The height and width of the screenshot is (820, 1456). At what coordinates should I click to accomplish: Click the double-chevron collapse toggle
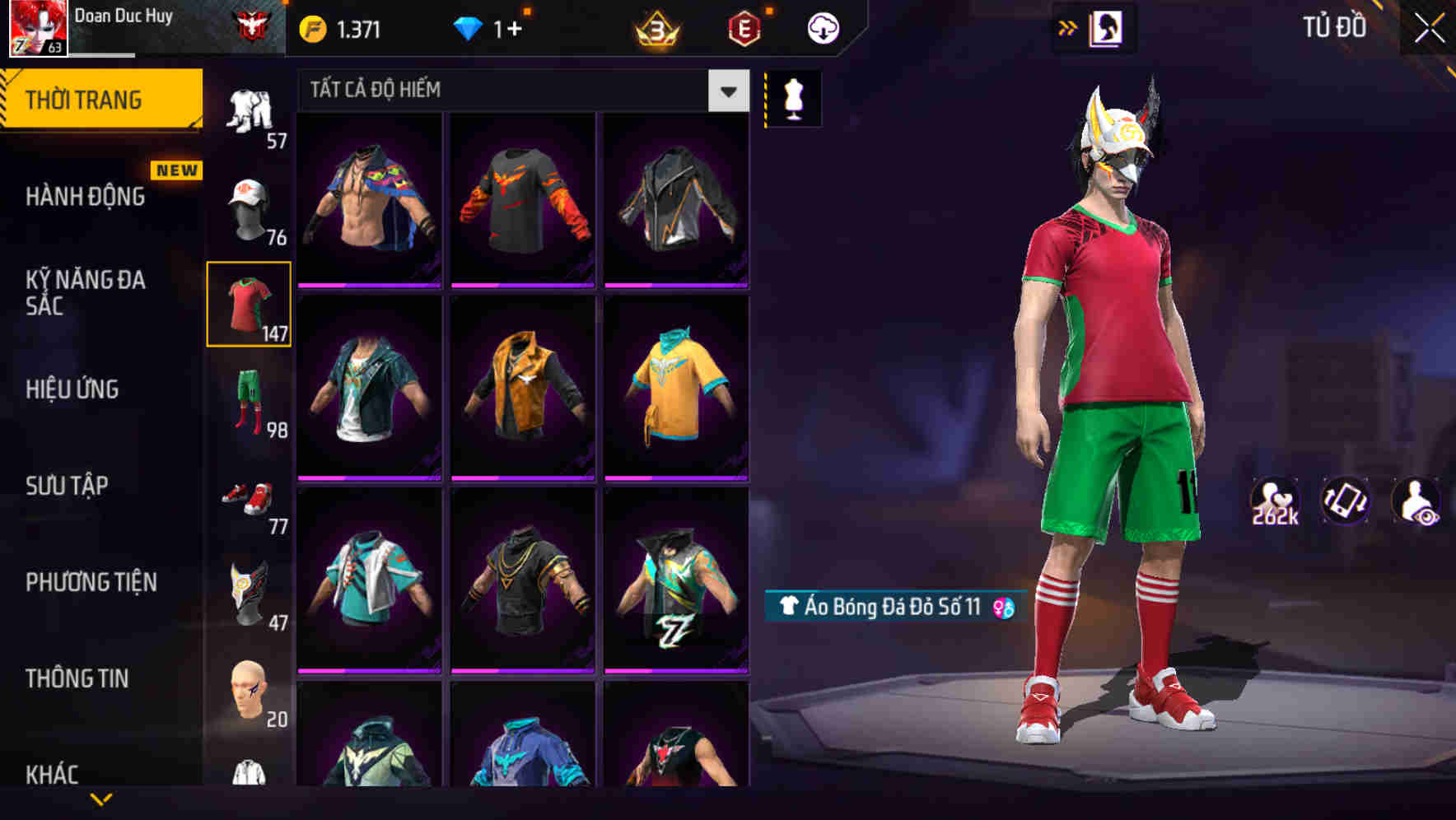click(1066, 26)
